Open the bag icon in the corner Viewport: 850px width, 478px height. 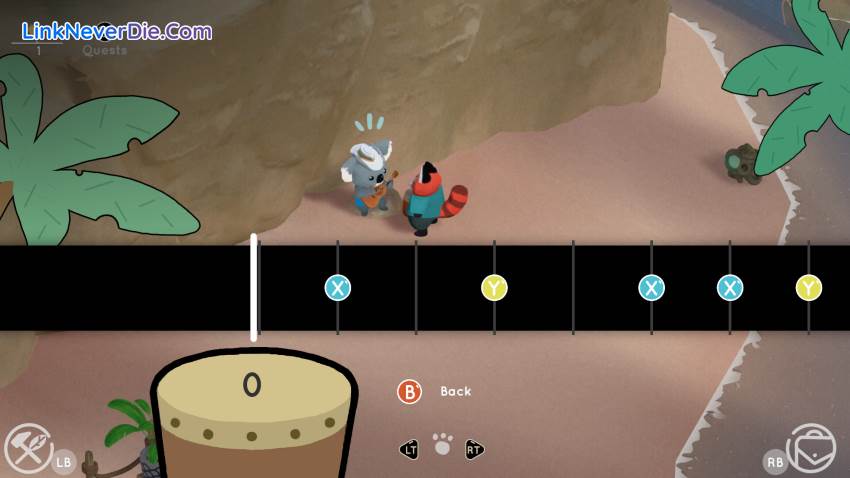[811, 447]
